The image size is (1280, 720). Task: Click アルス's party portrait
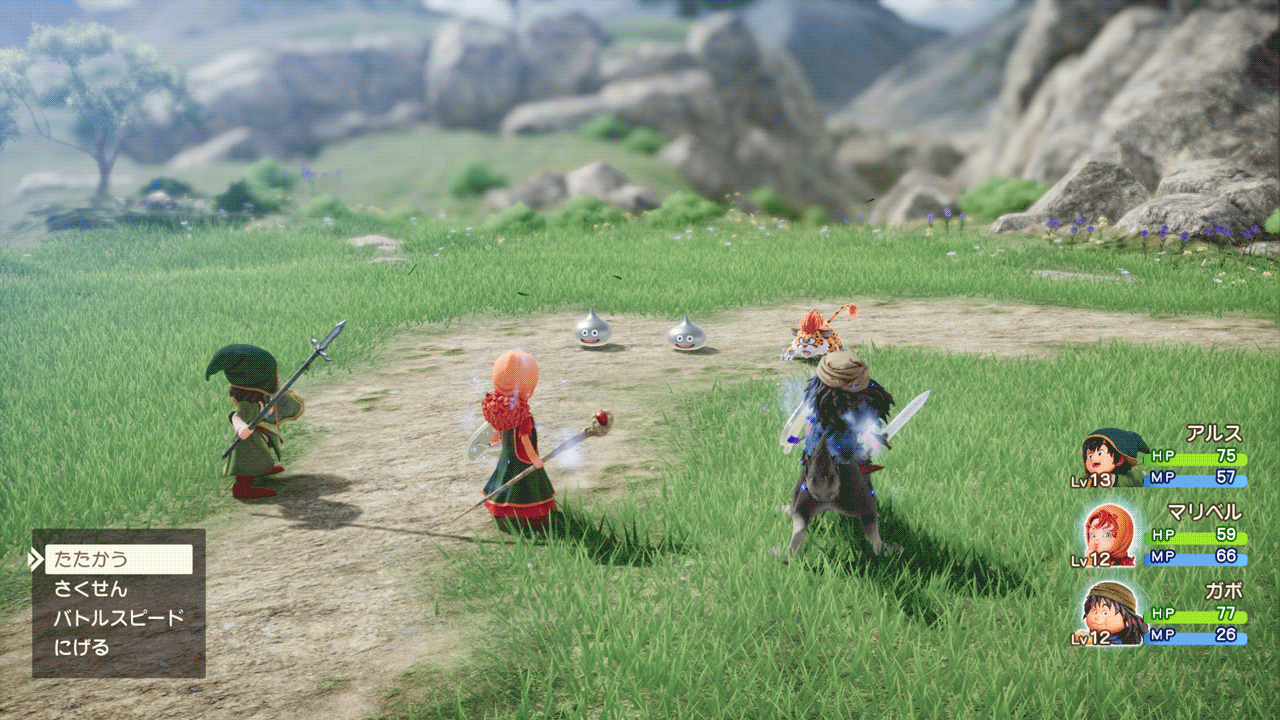click(1111, 456)
